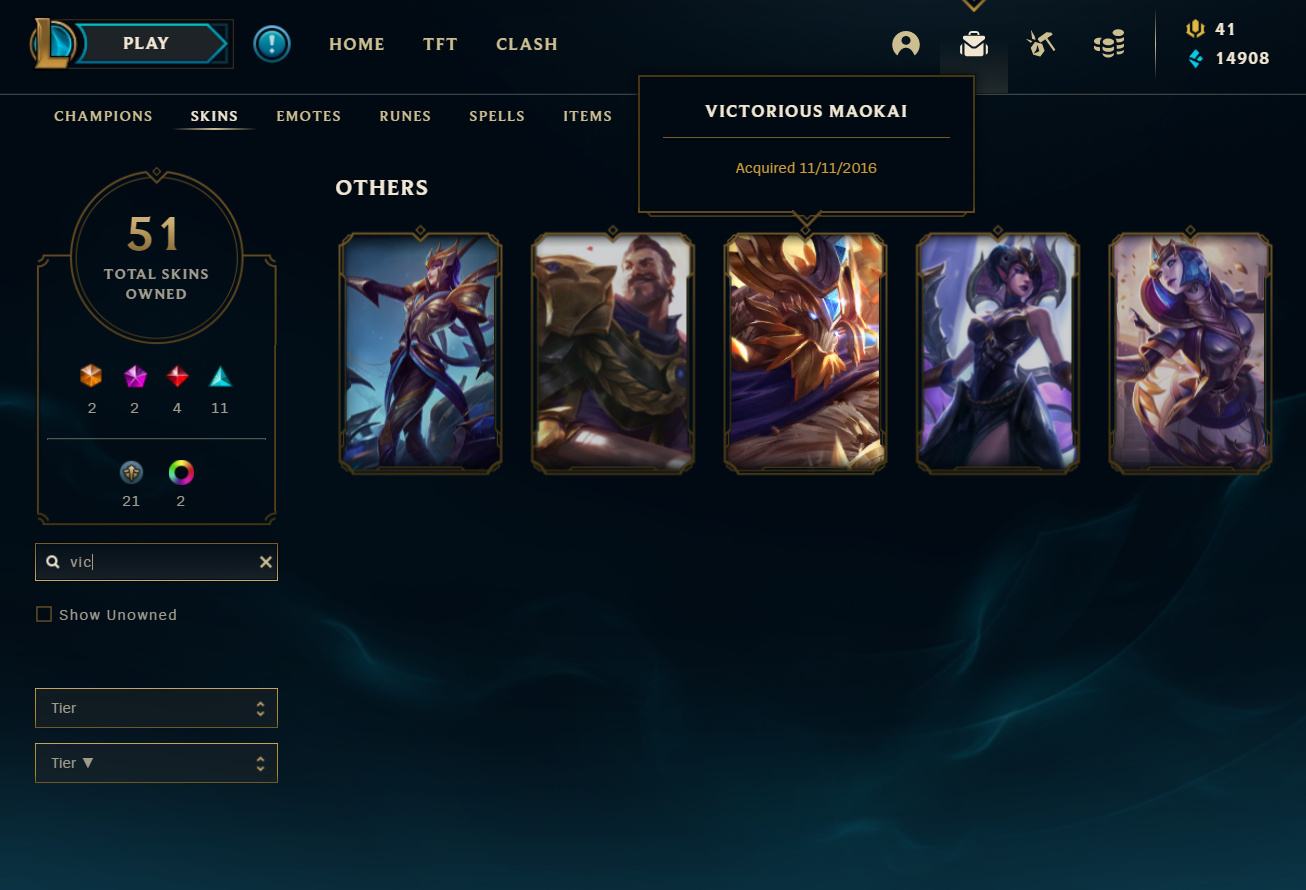Open the Store coins icon
Image resolution: width=1306 pixels, height=890 pixels.
[1109, 43]
